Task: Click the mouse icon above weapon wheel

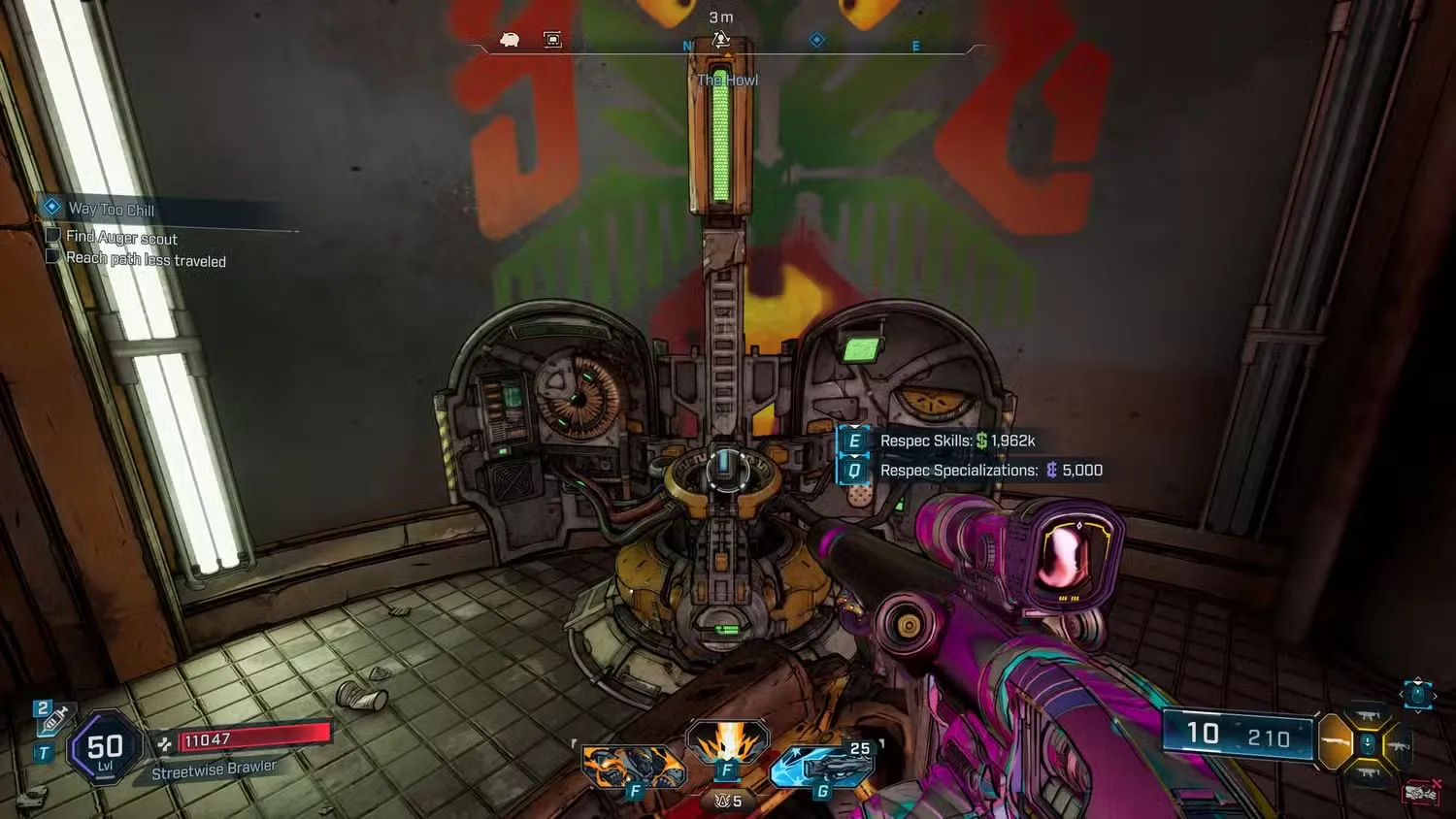Action: (1417, 694)
